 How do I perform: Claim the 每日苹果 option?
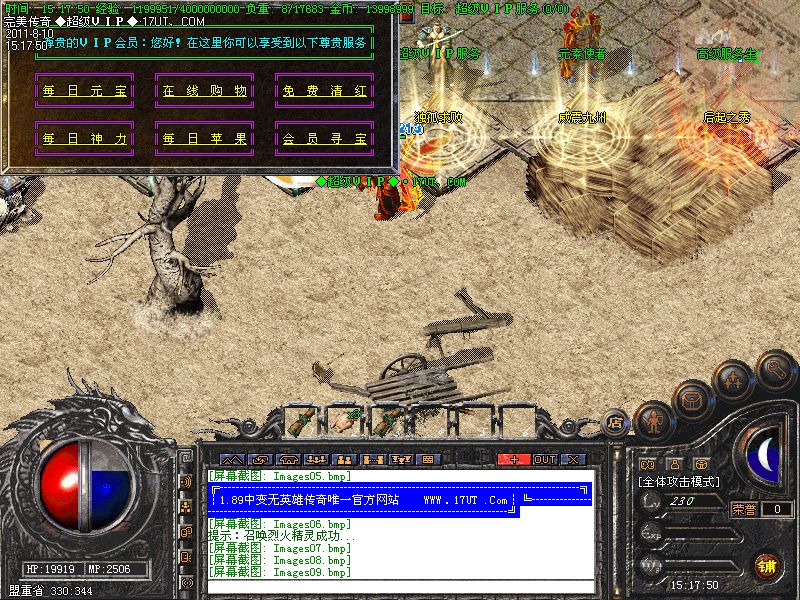click(x=203, y=138)
